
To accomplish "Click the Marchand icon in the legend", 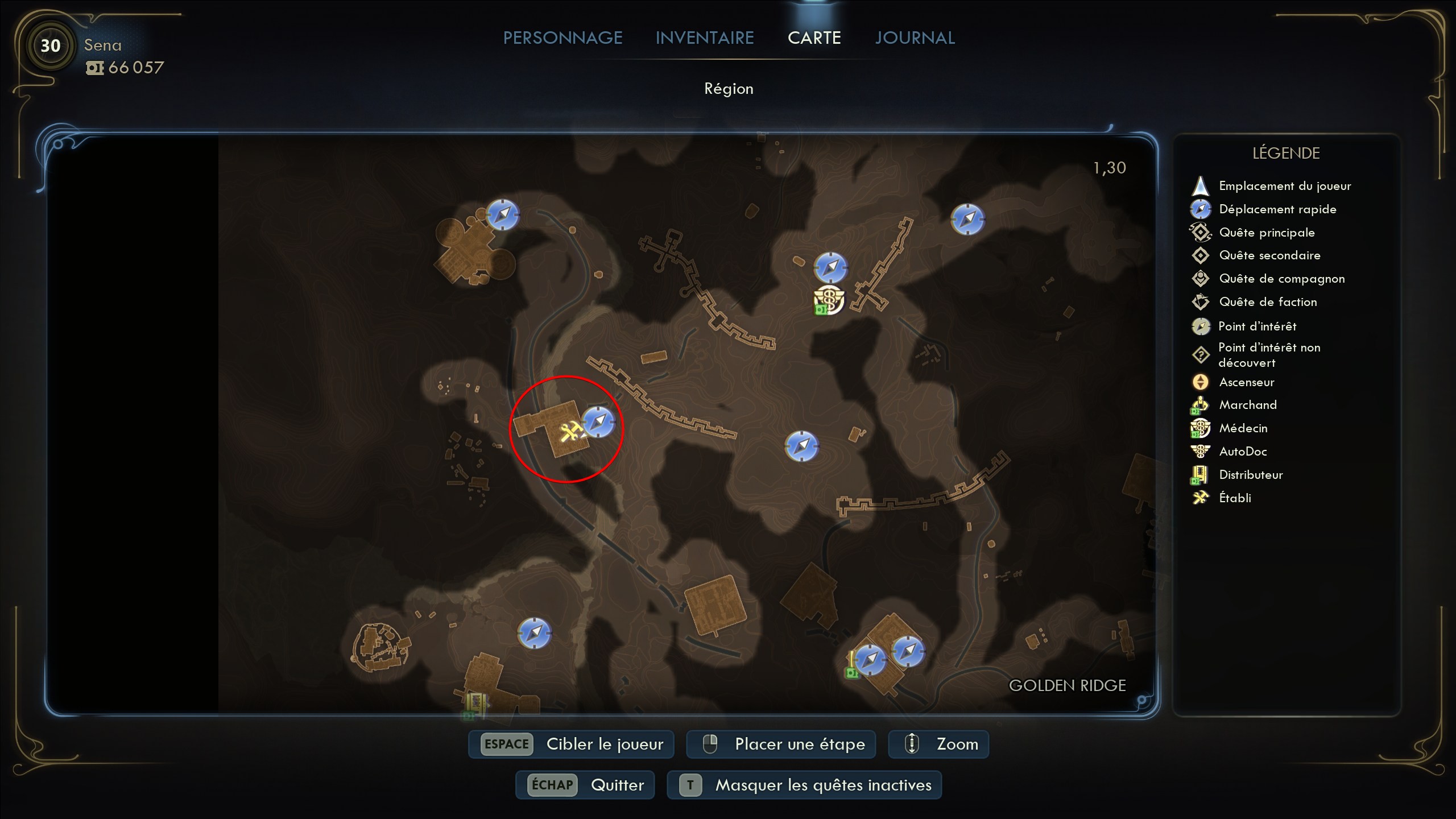I will coord(1201,404).
